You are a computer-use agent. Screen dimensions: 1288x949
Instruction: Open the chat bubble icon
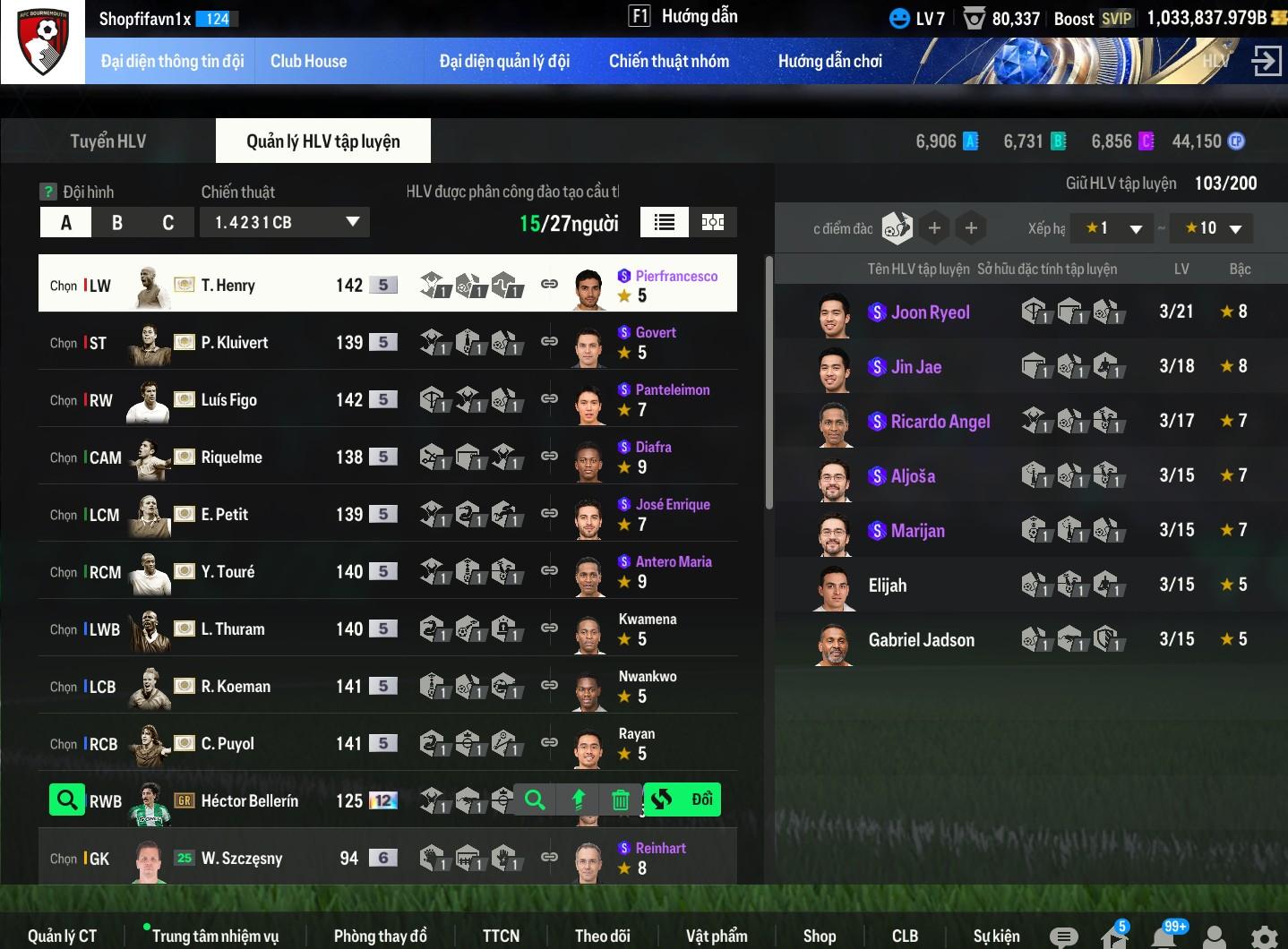click(x=1063, y=936)
